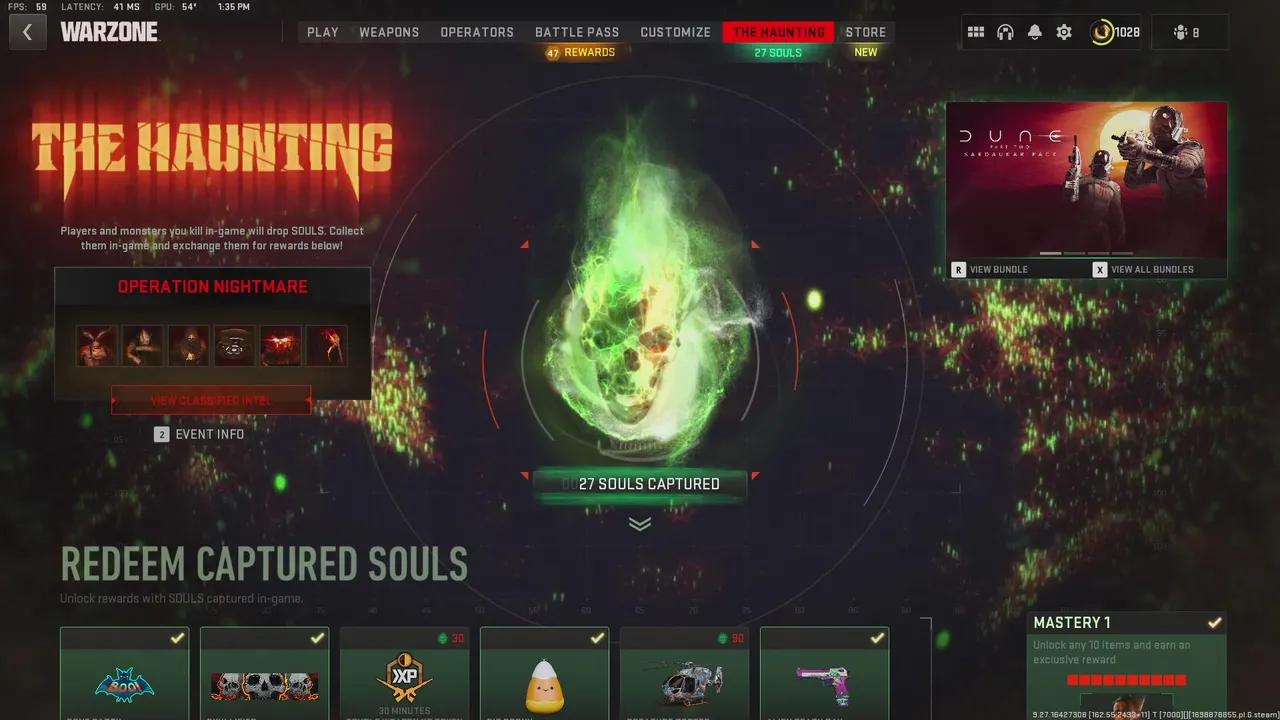Image resolution: width=1280 pixels, height=720 pixels.
Task: Switch to the Battle Pass tab
Action: pyautogui.click(x=577, y=31)
